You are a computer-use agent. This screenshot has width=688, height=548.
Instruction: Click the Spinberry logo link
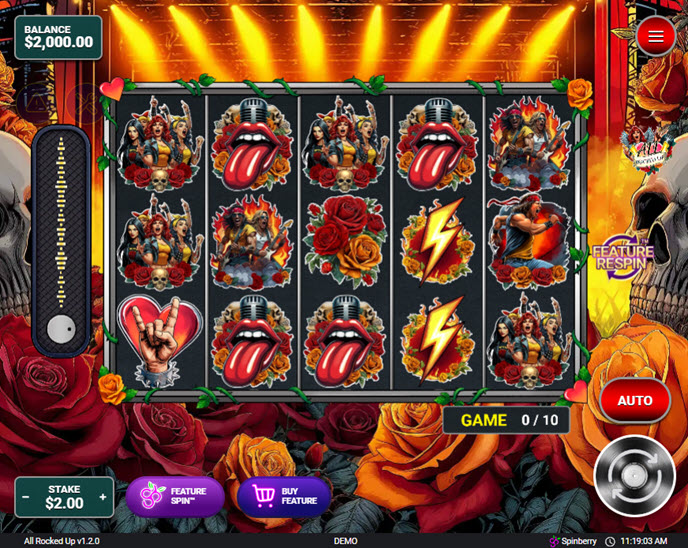pos(572,541)
